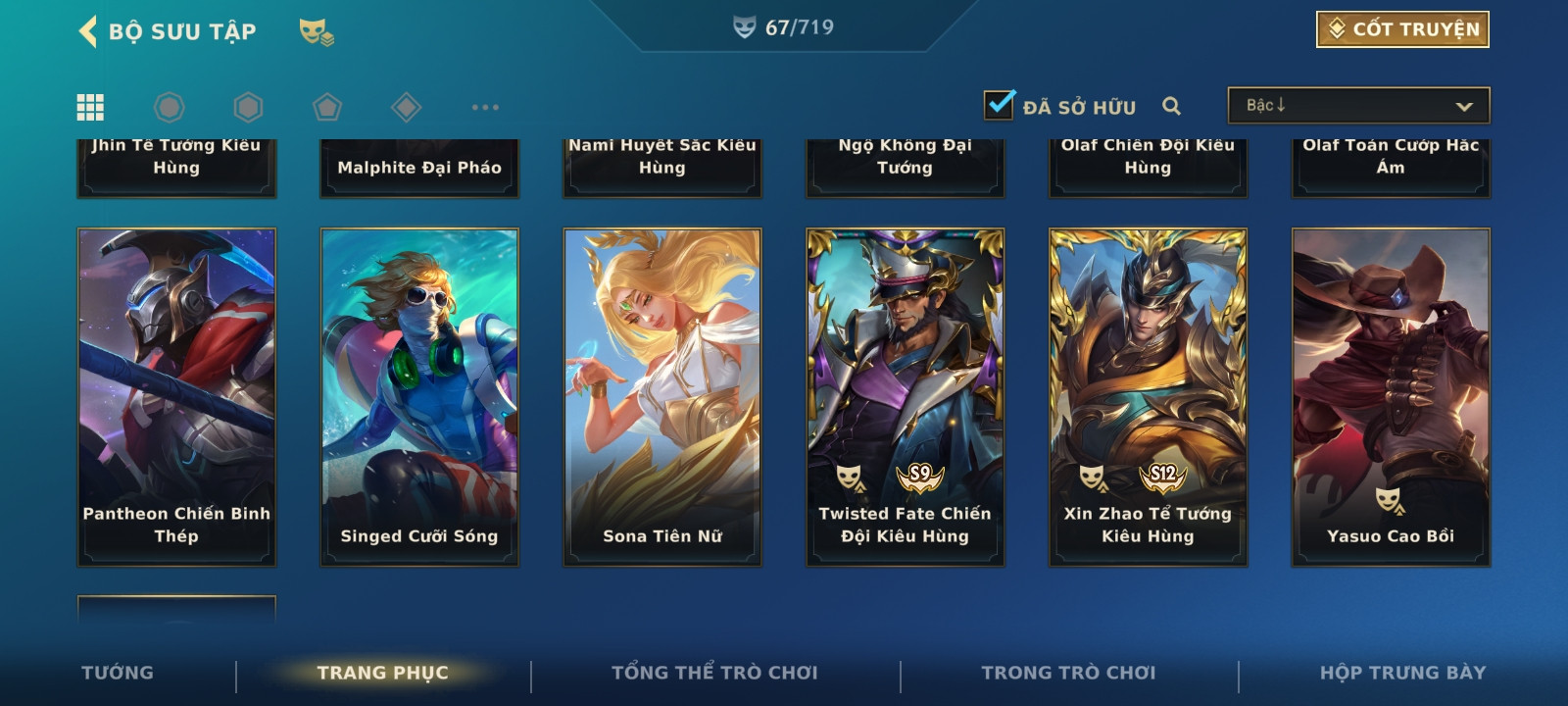
Task: View Xin Zhao Tể Tướng Kiêu Hùng skin
Action: (x=1148, y=397)
